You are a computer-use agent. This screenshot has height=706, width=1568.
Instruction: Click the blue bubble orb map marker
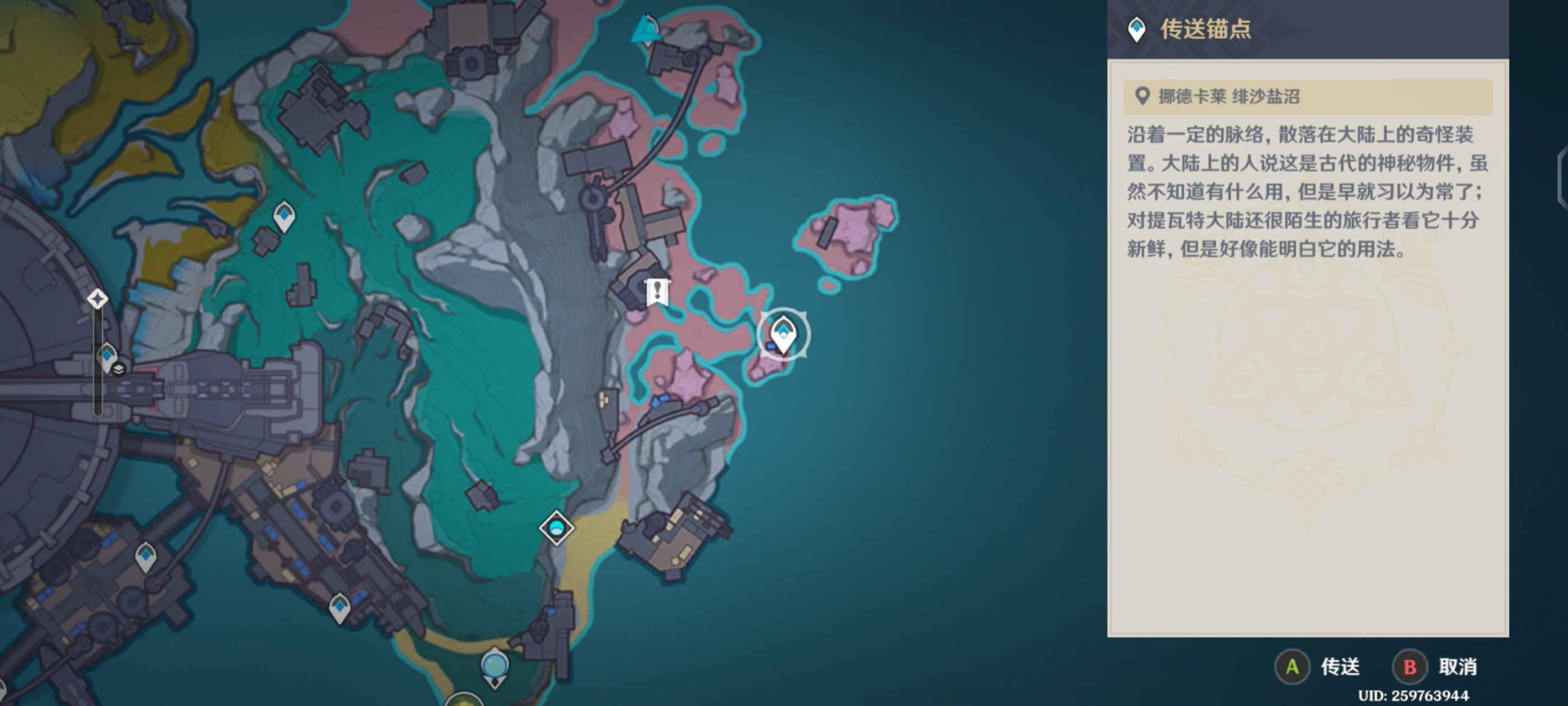pyautogui.click(x=494, y=666)
